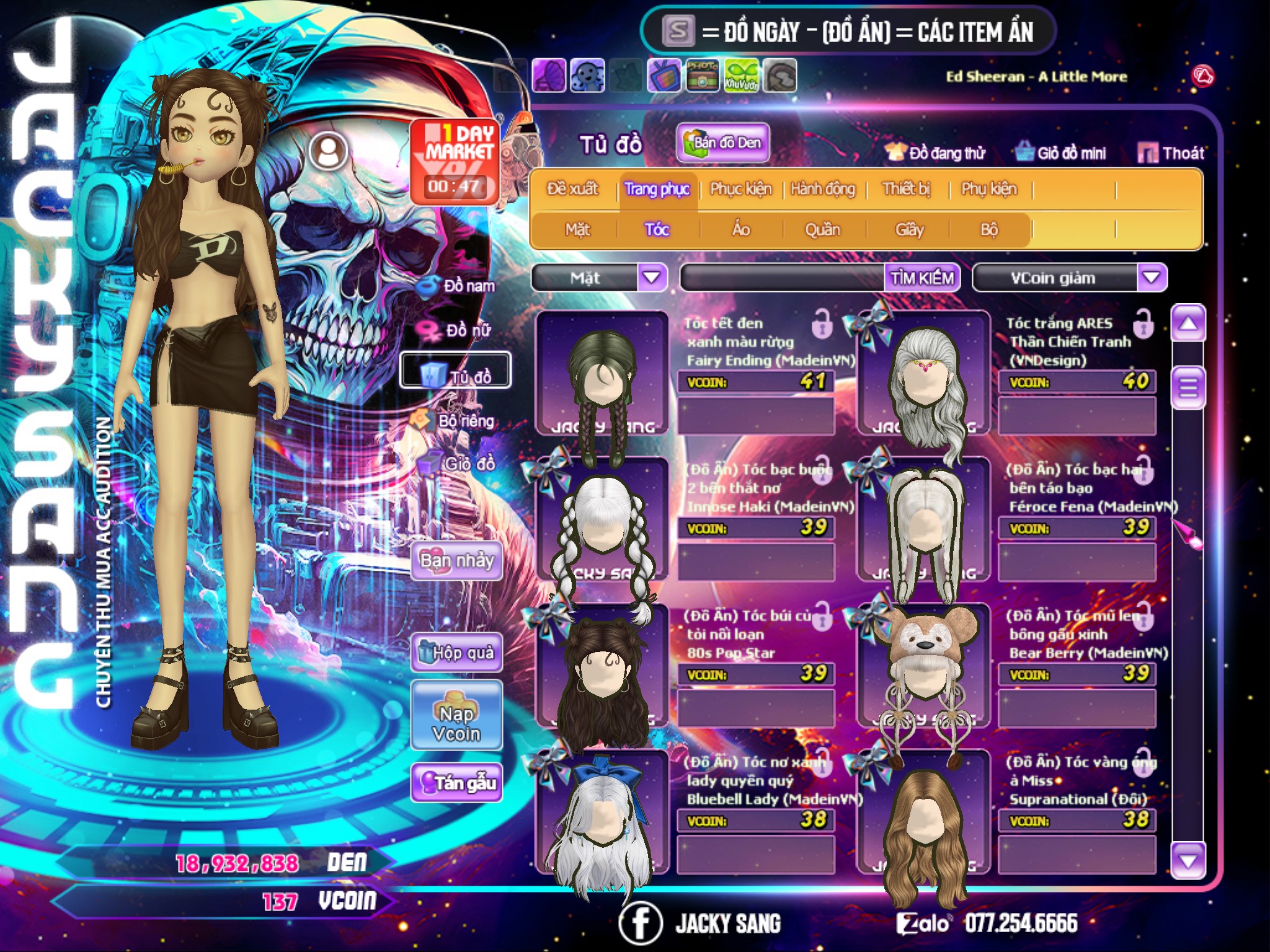Click the scroll-down arrow of item list
The image size is (1270, 952).
coord(1188,860)
